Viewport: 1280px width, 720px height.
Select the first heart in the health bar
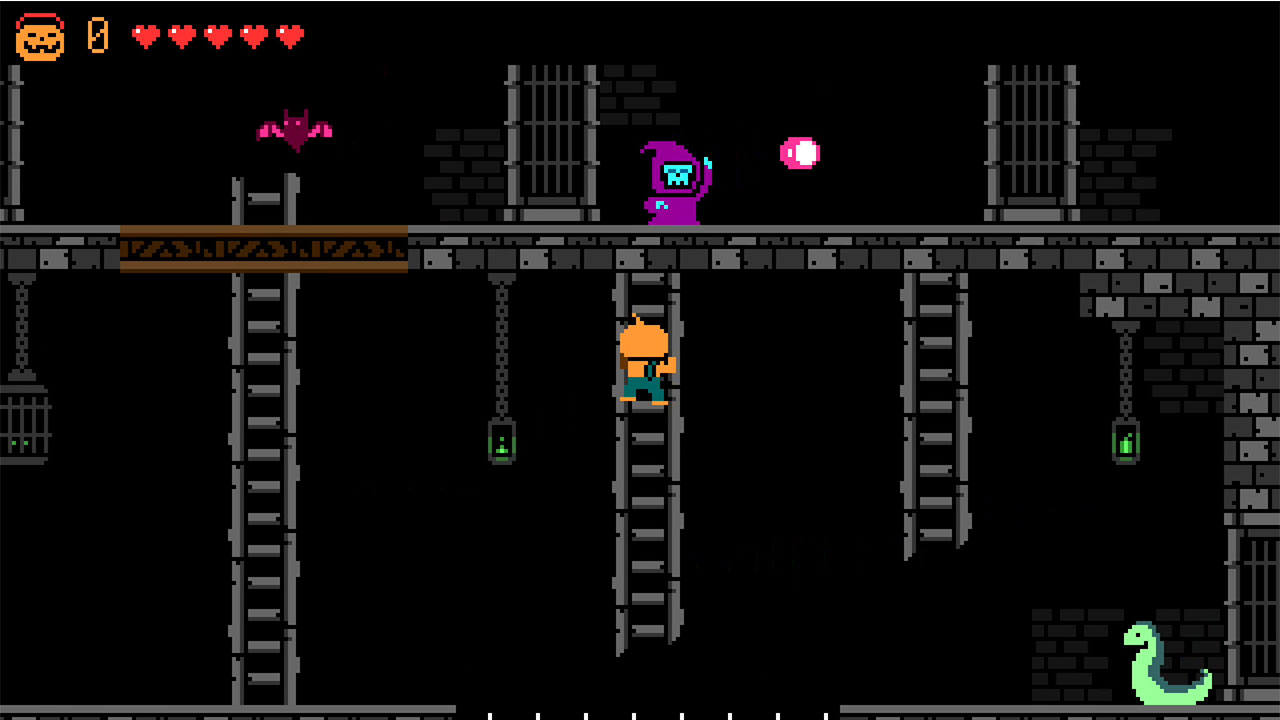[146, 36]
